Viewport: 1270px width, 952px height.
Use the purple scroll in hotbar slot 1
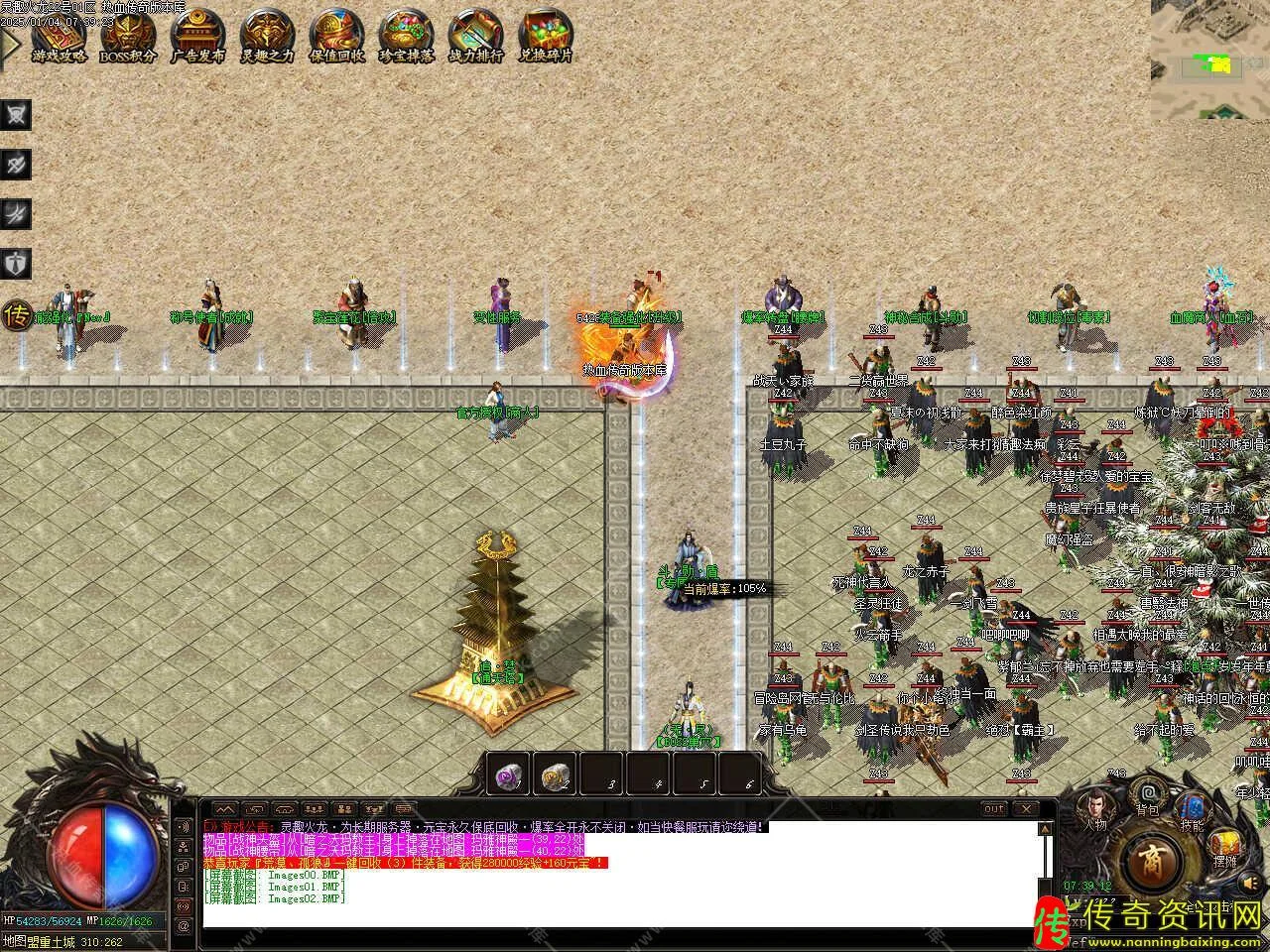click(509, 775)
